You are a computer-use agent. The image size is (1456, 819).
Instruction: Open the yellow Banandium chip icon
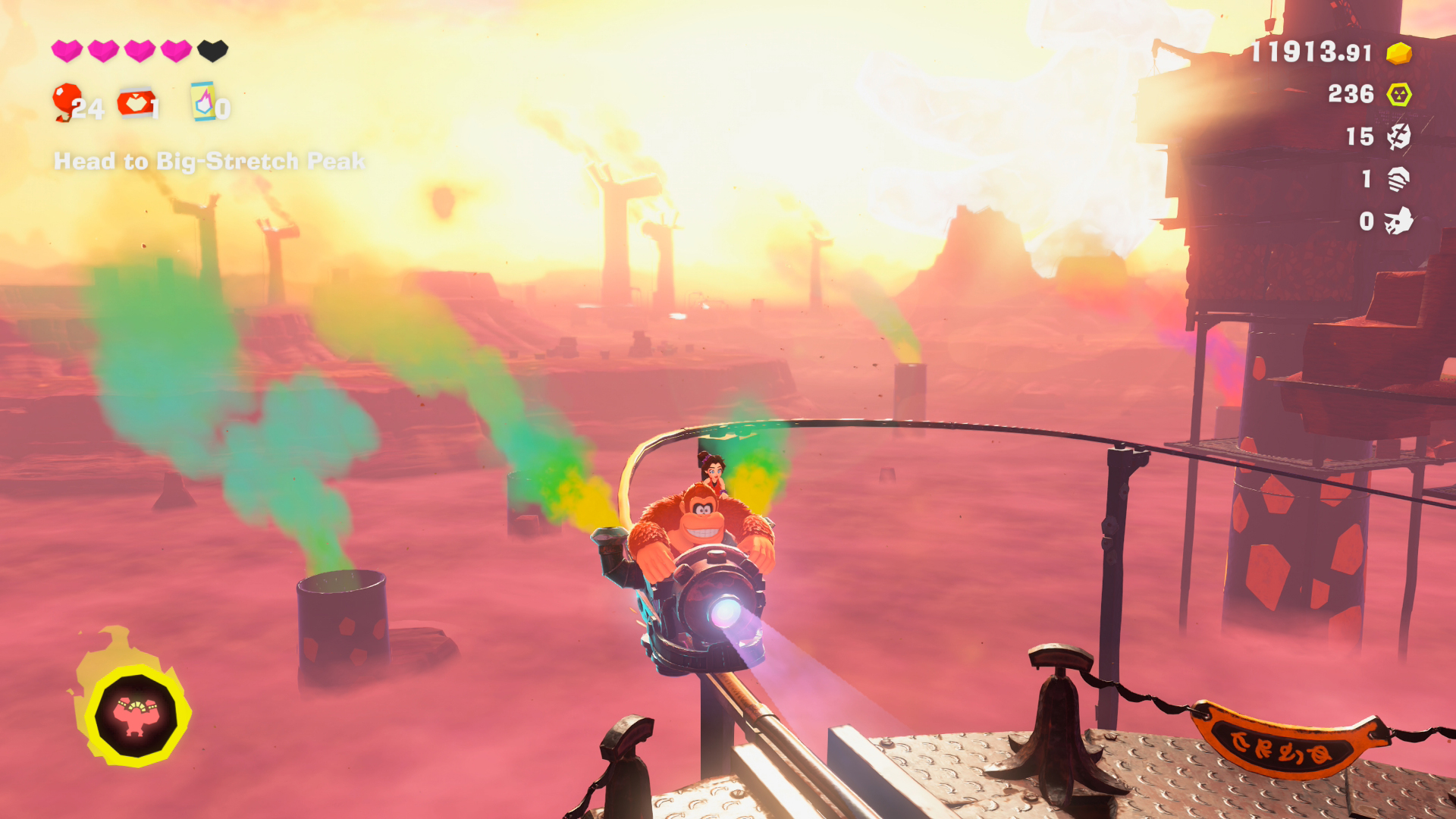(1399, 94)
